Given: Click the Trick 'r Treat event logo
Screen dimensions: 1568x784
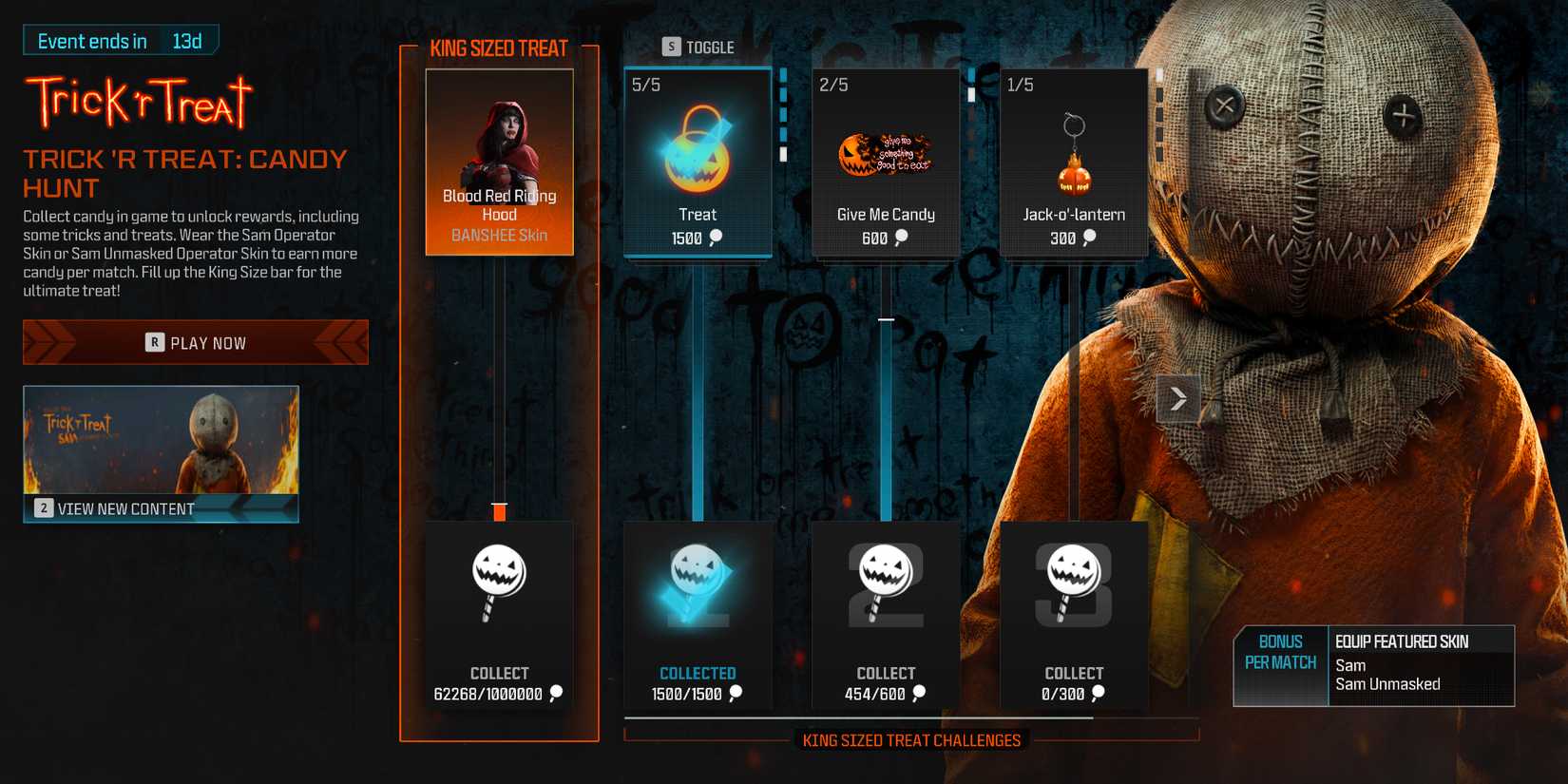Looking at the screenshot, I should [138, 102].
